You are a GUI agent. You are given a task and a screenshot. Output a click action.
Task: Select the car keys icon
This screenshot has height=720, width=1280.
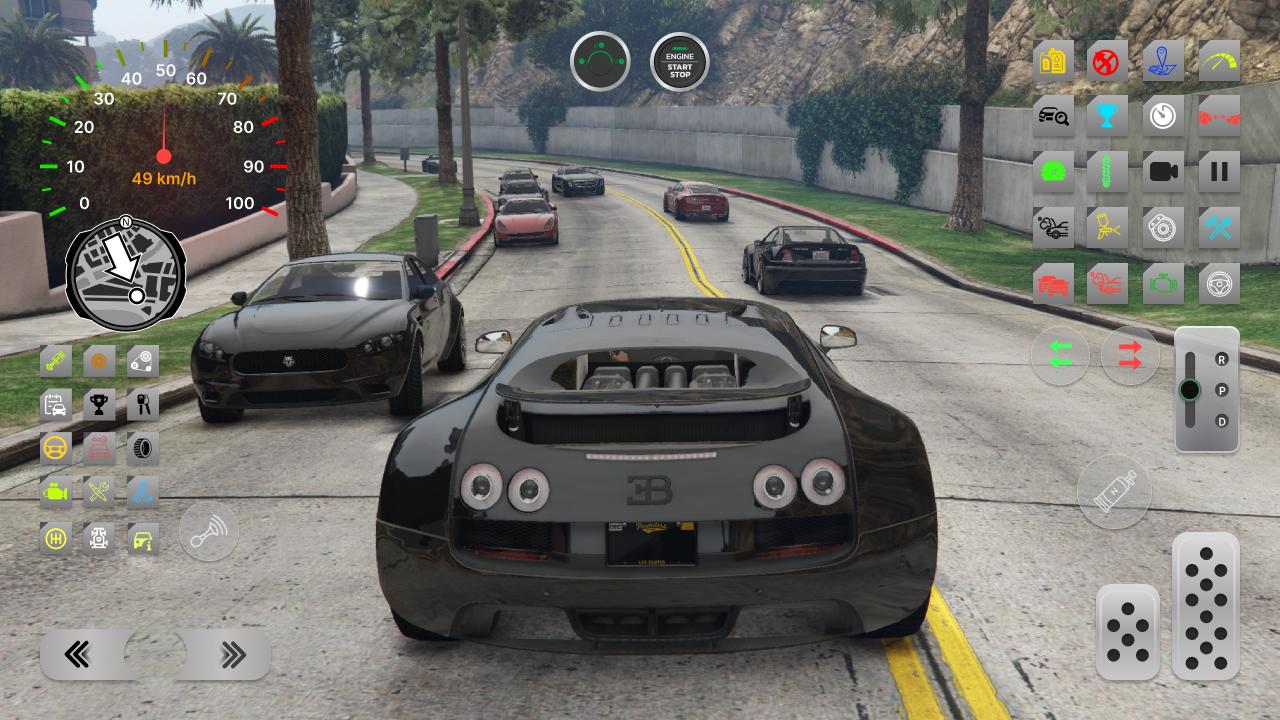(x=143, y=404)
